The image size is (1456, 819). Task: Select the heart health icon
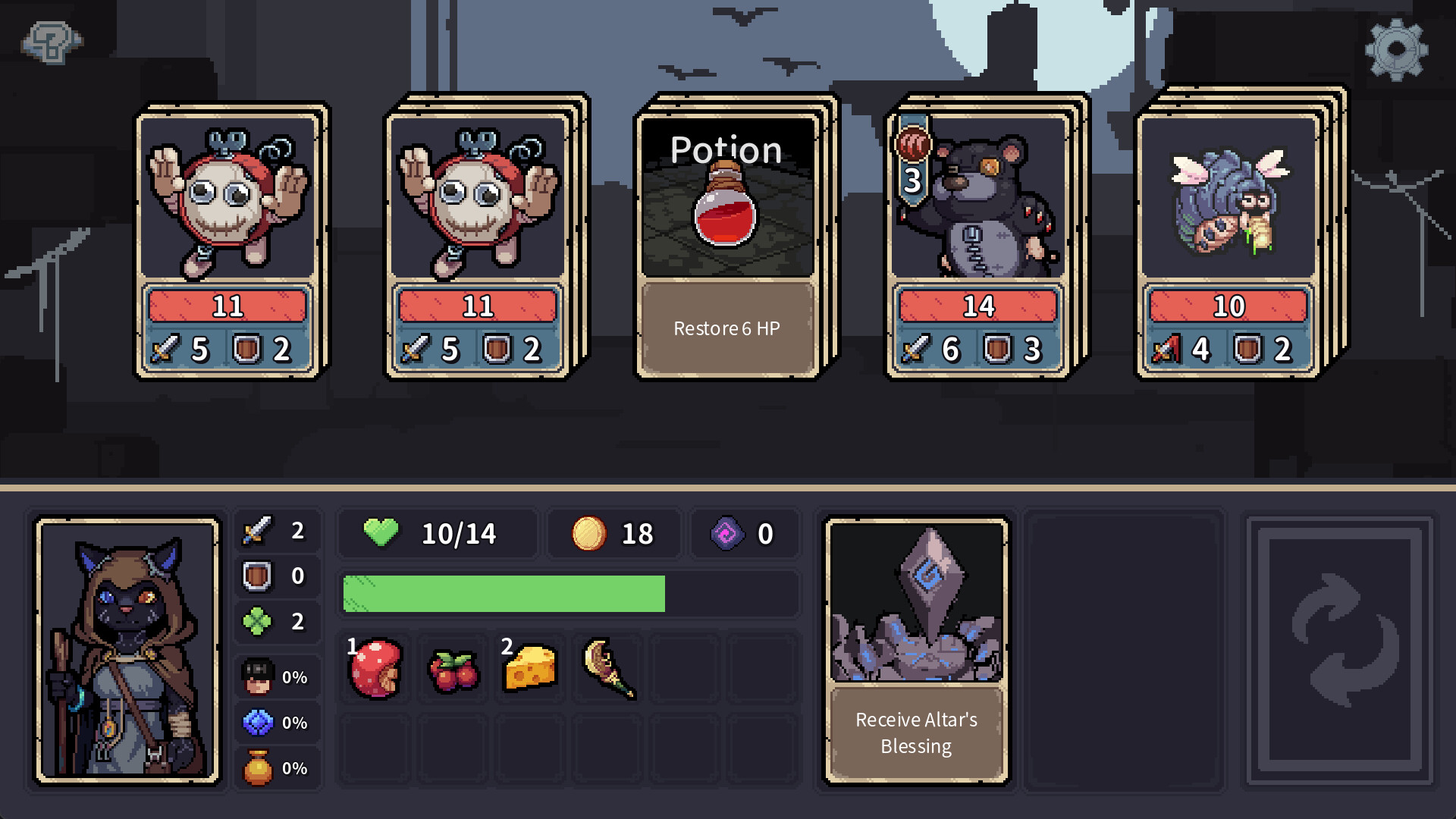point(380,533)
